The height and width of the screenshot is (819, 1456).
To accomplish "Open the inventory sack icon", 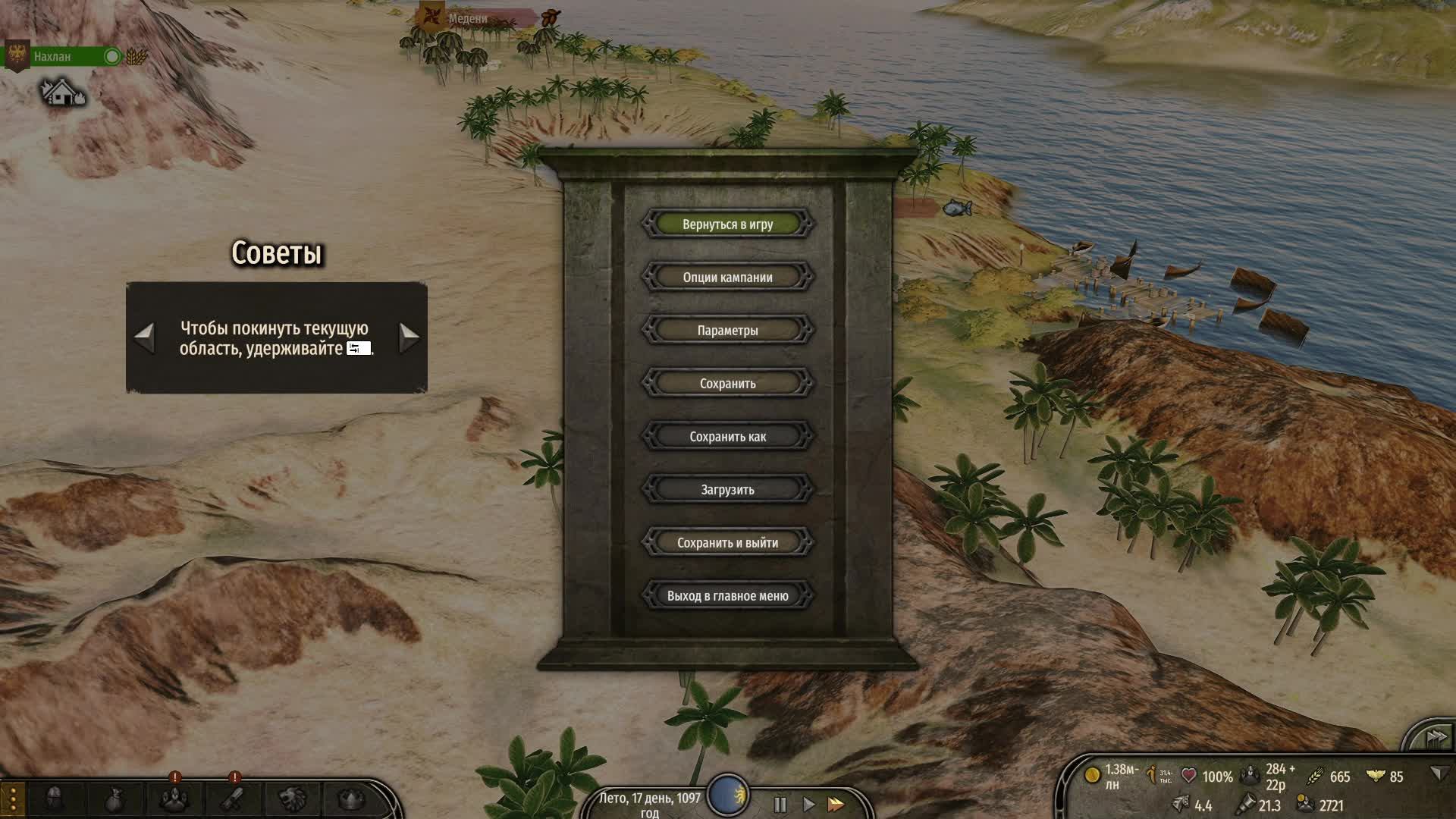I will click(114, 799).
